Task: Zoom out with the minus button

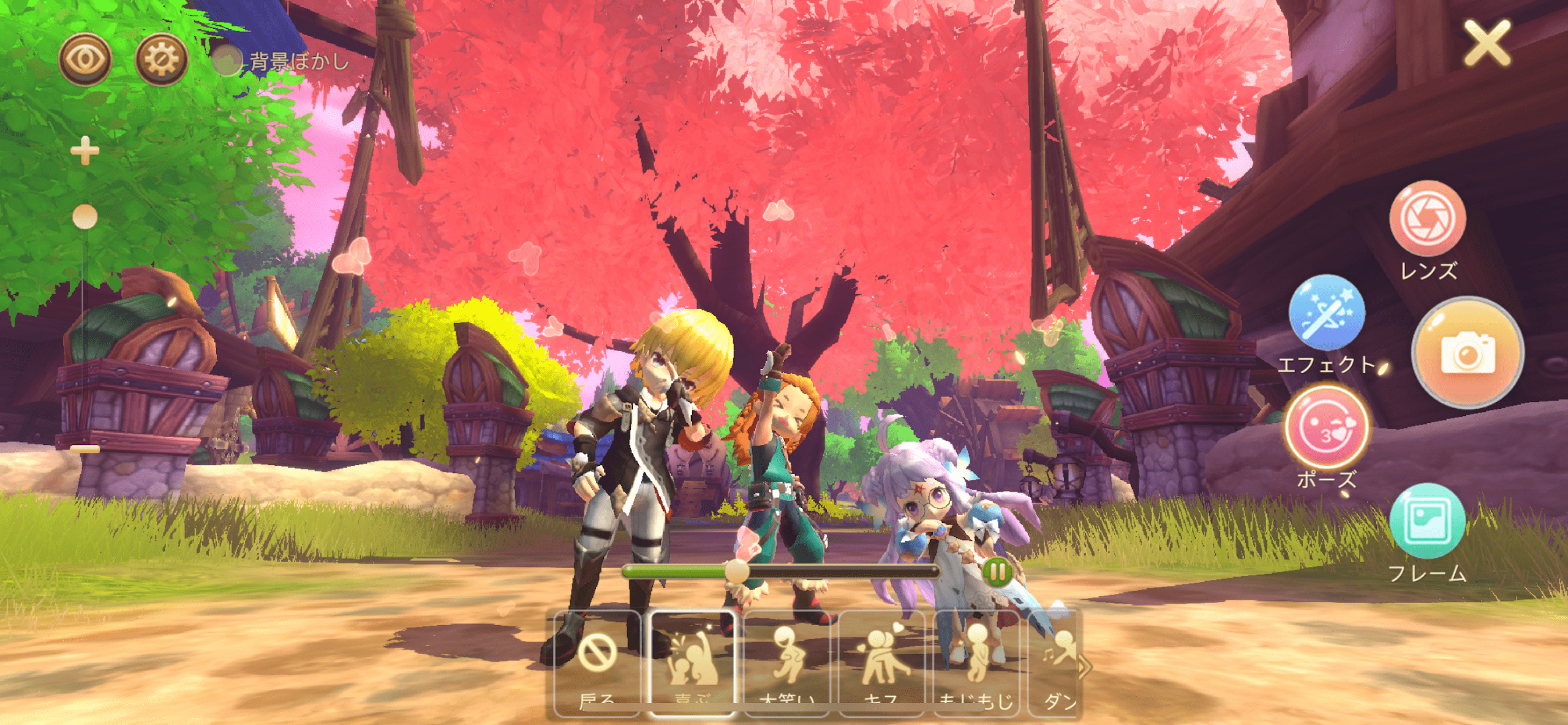Action: 85,449
